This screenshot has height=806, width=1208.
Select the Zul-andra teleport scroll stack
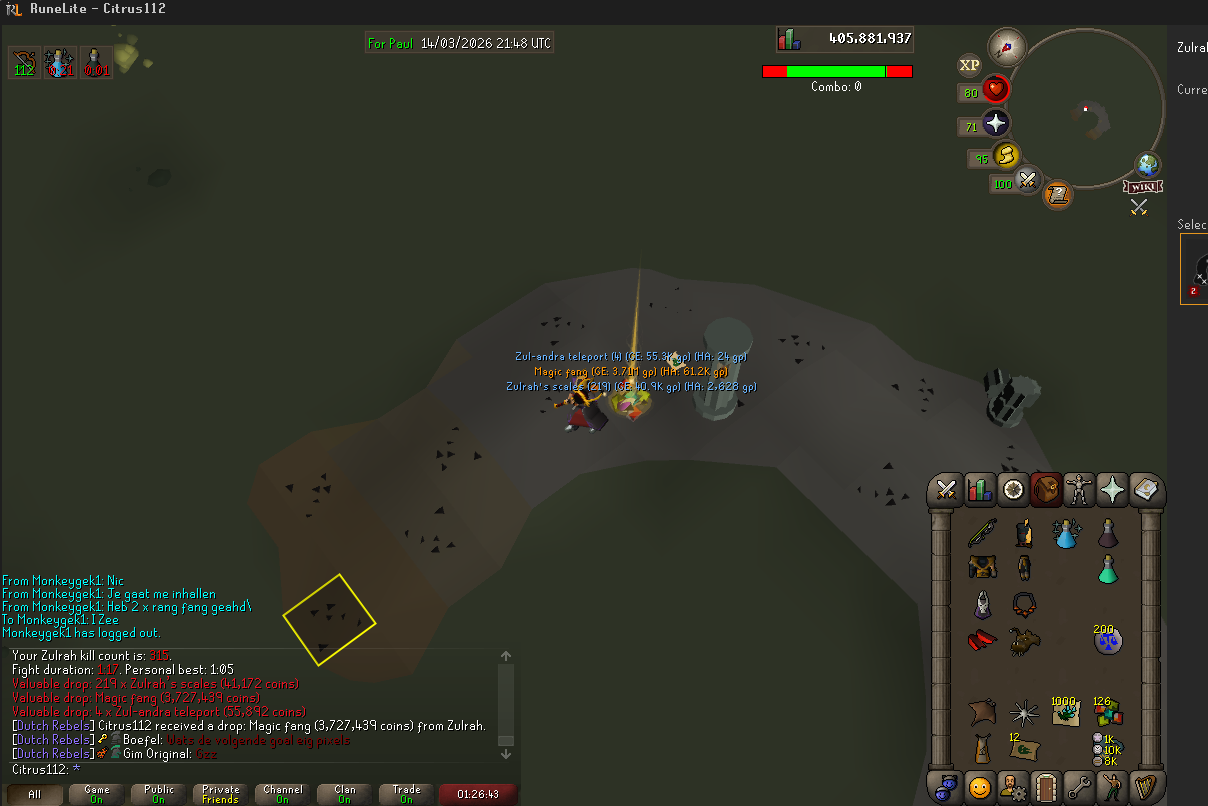1024,747
